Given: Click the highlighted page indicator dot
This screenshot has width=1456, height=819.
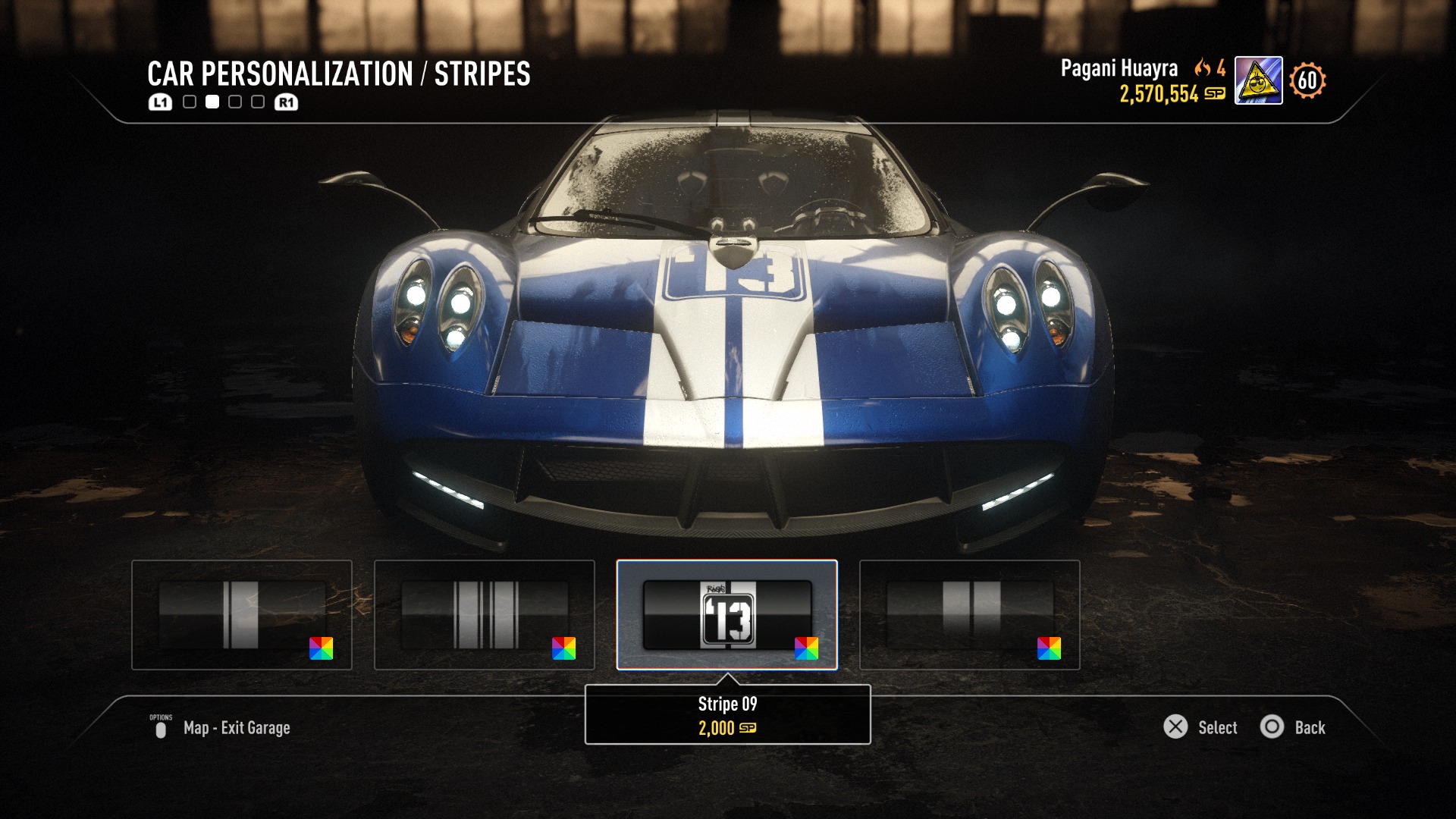Looking at the screenshot, I should [212, 102].
